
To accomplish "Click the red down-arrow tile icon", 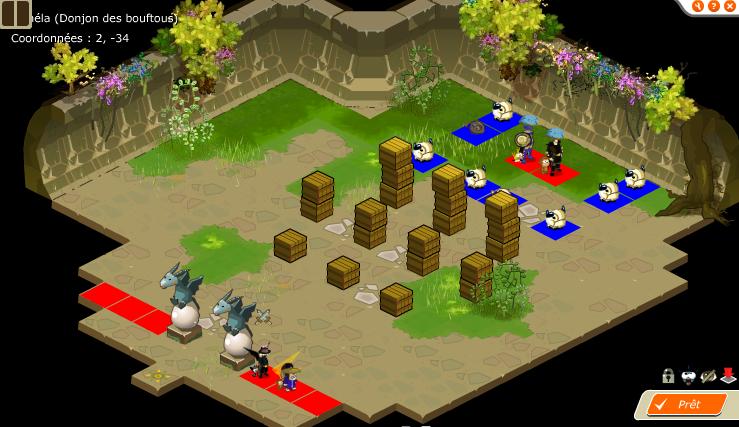I will point(728,376).
